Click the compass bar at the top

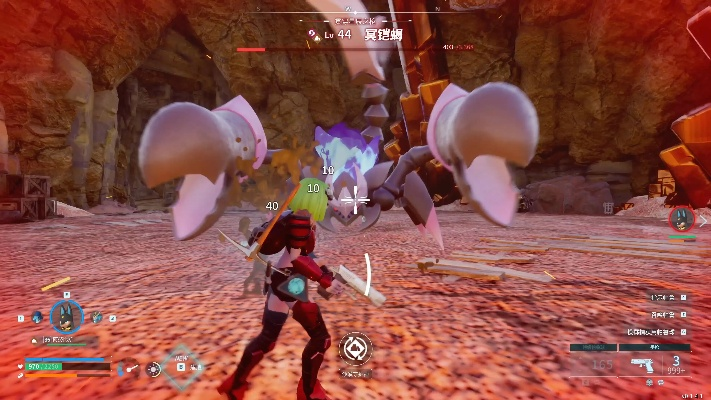point(355,16)
